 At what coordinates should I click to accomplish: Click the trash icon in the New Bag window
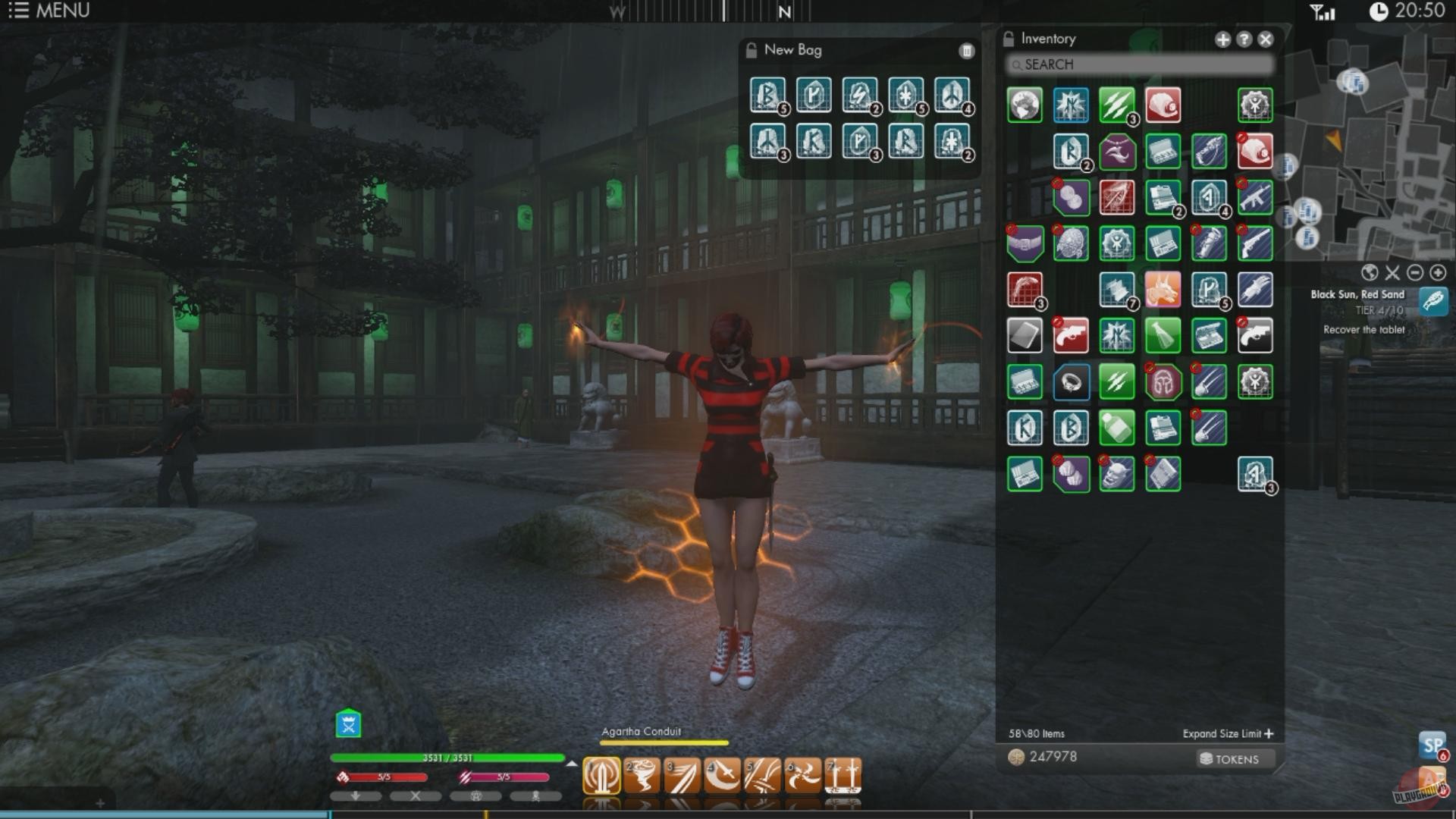[967, 51]
